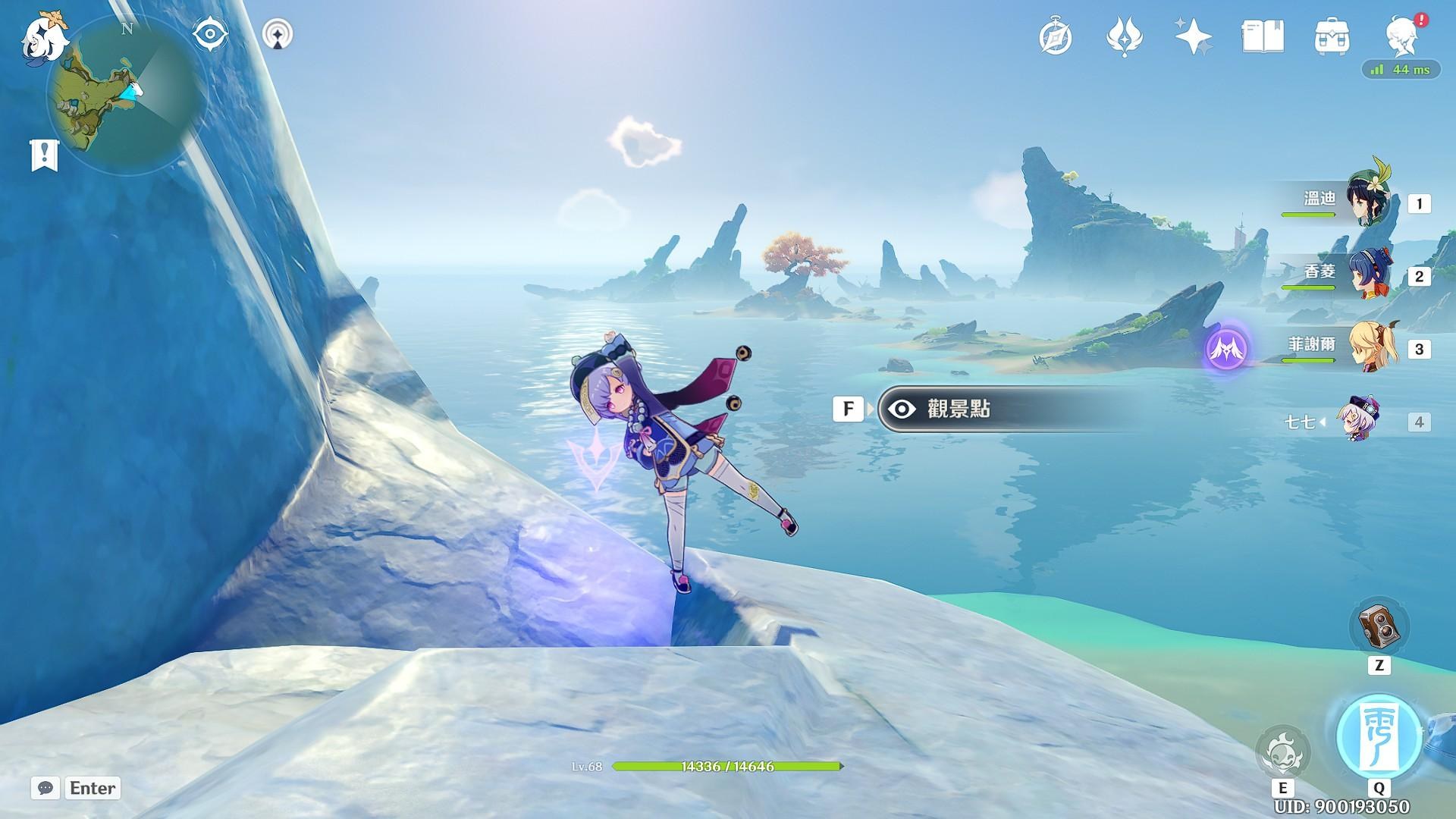Image resolution: width=1456 pixels, height=819 pixels.
Task: Switch to party member 香菱
Action: (1367, 275)
